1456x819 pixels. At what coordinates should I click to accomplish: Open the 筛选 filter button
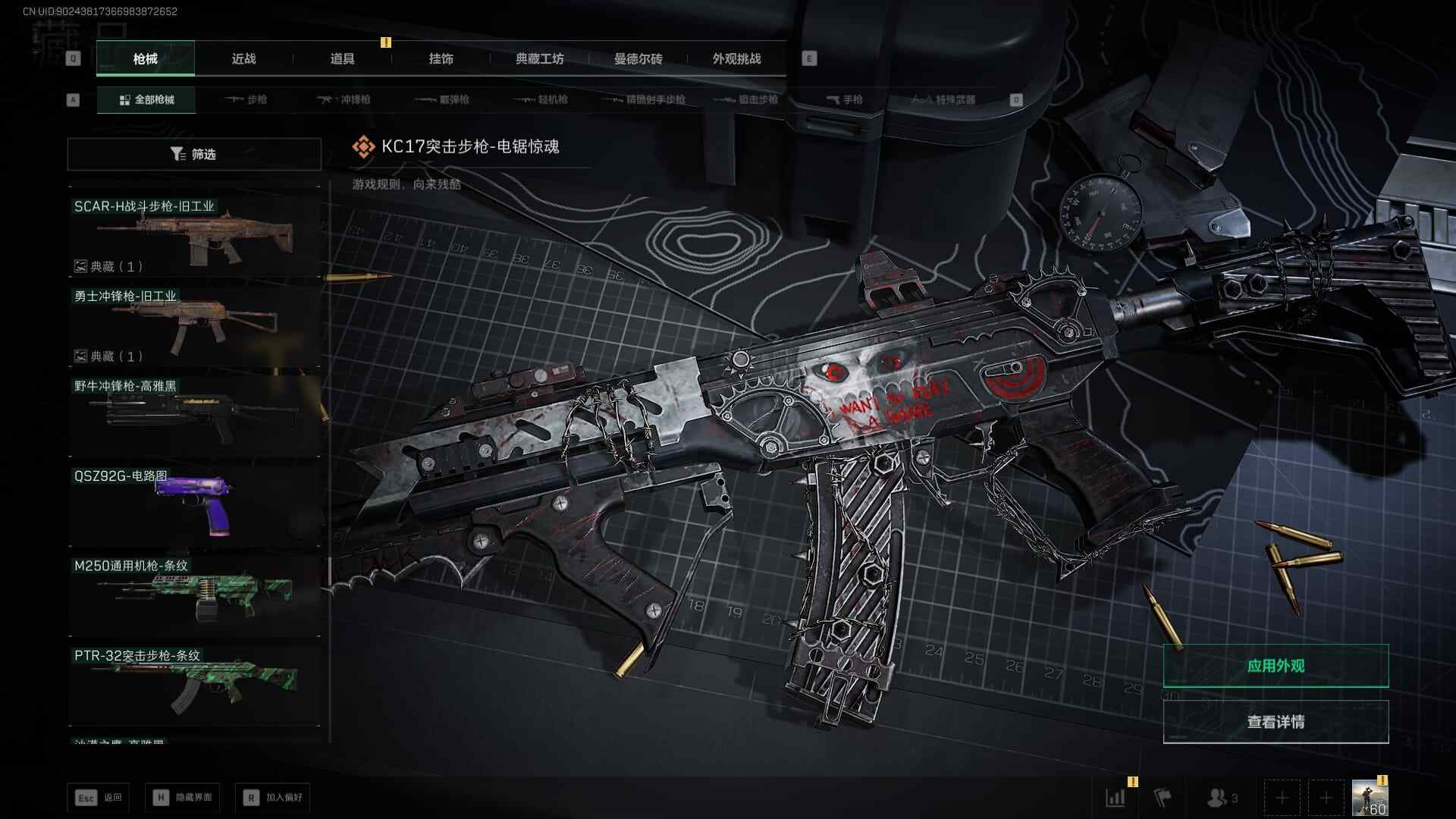193,154
